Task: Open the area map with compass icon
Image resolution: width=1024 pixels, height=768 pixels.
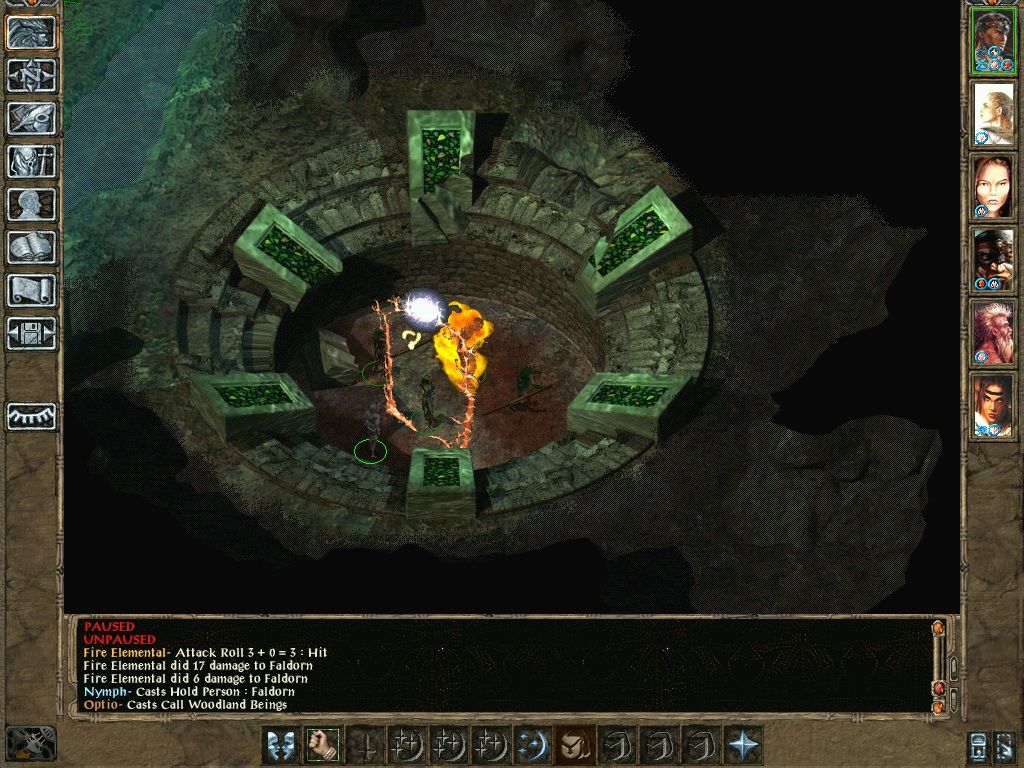Action: click(x=31, y=75)
